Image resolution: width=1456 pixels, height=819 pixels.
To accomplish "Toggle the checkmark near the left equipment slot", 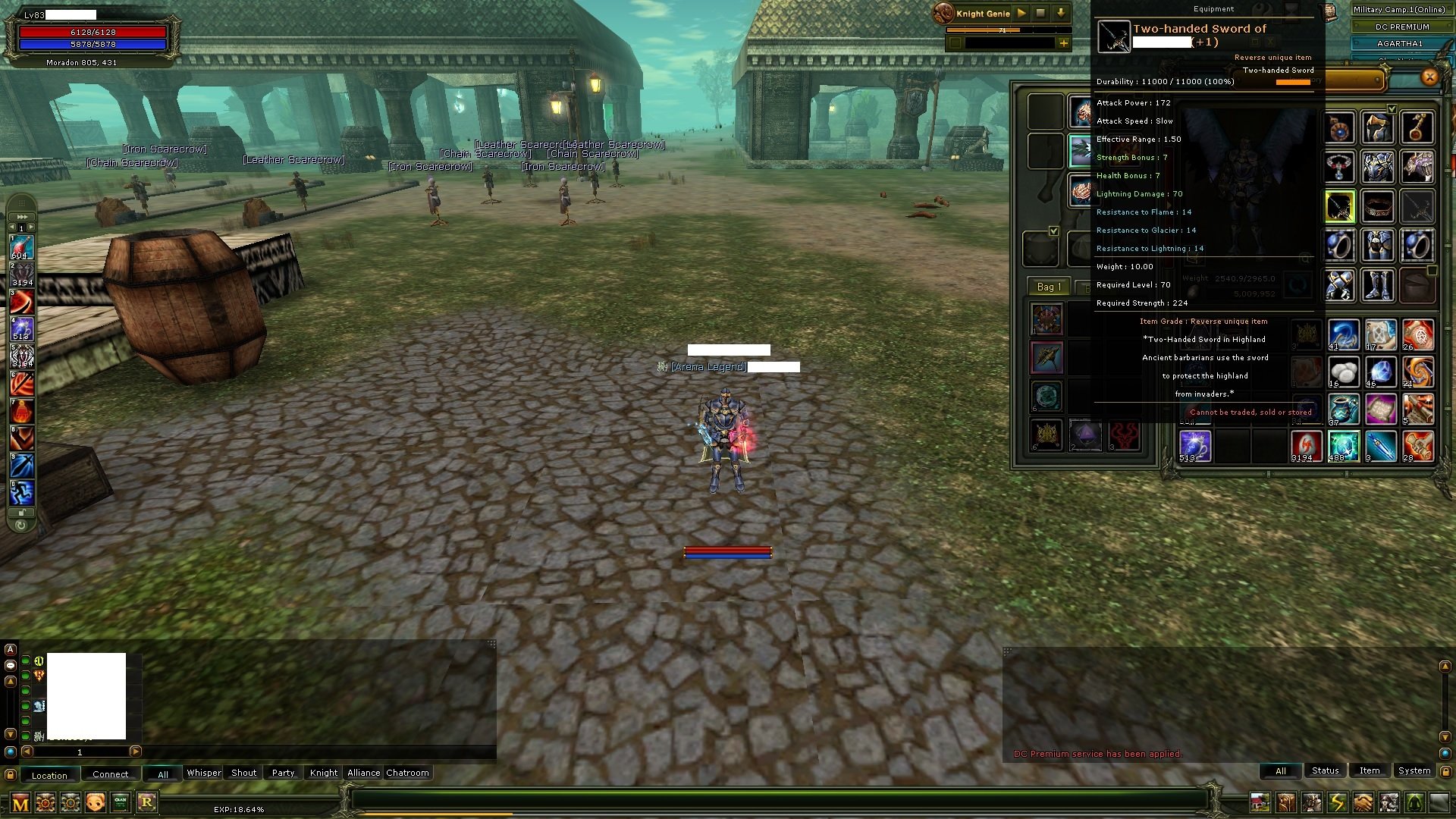I will click(x=1053, y=231).
